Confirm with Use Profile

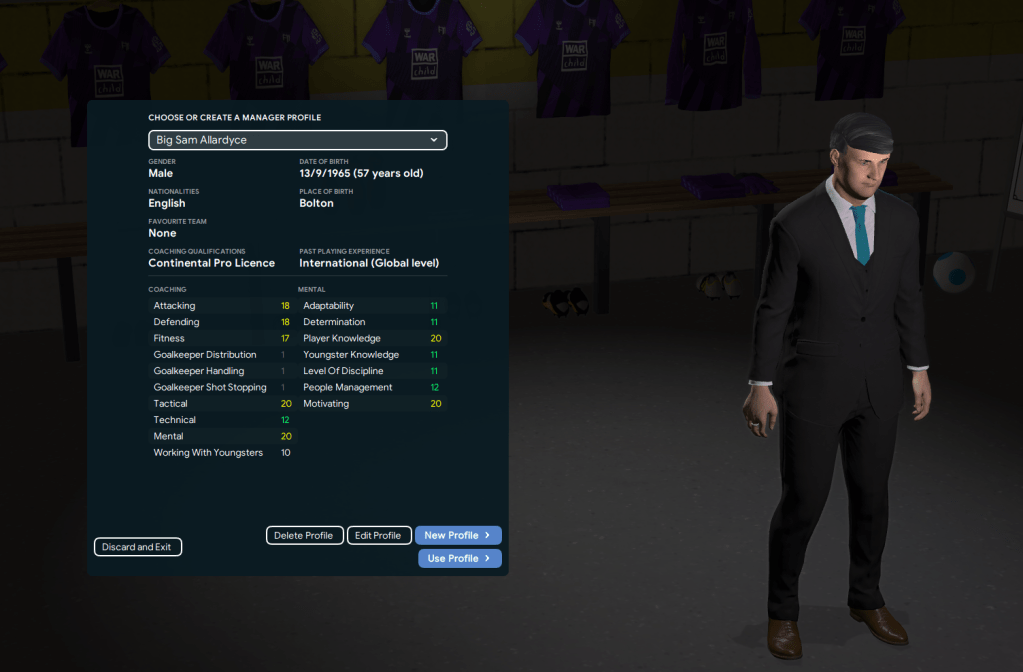click(459, 559)
